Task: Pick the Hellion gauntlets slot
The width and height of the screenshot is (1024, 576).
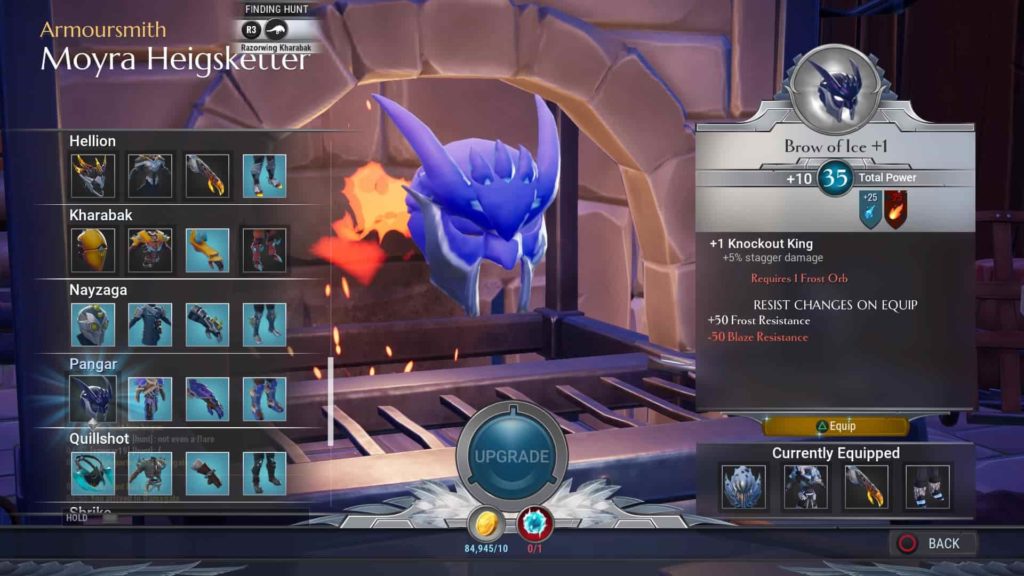Action: 207,175
